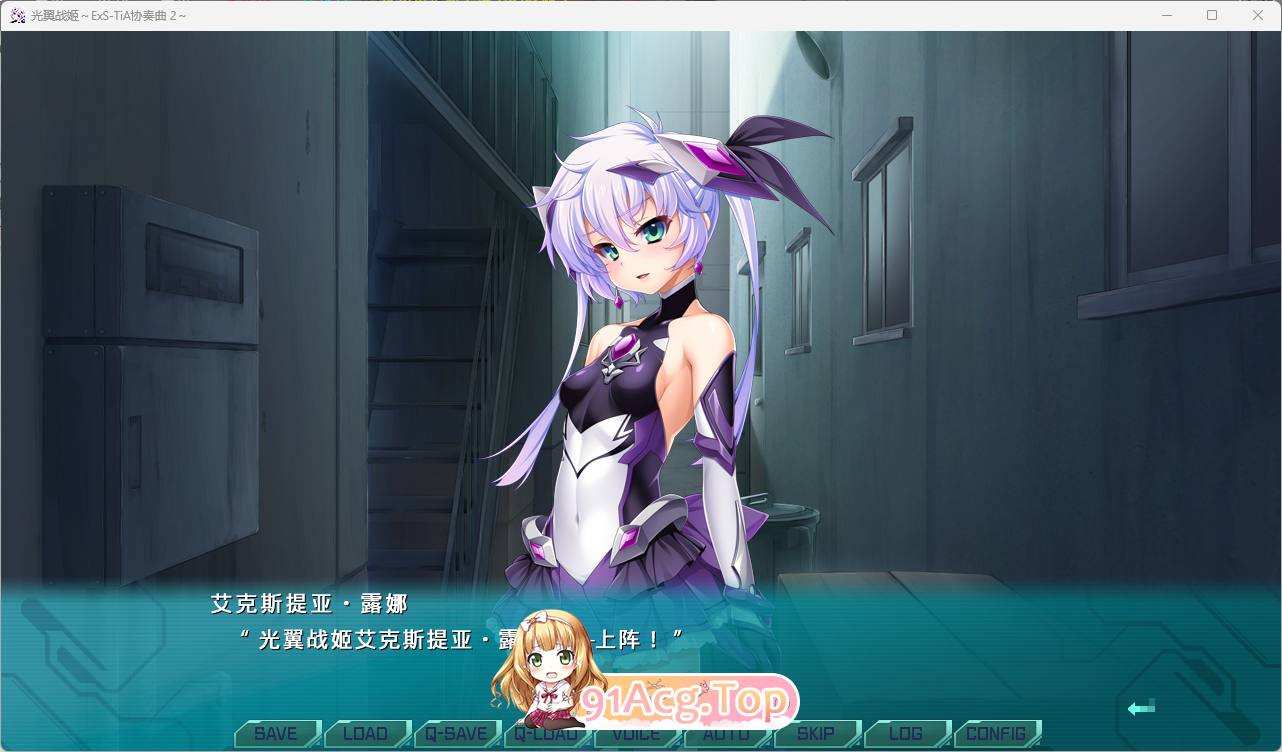Viewport: 1282px width, 752px height.
Task: Click the character name 艾克斯提亚·露娜
Action: 307,604
